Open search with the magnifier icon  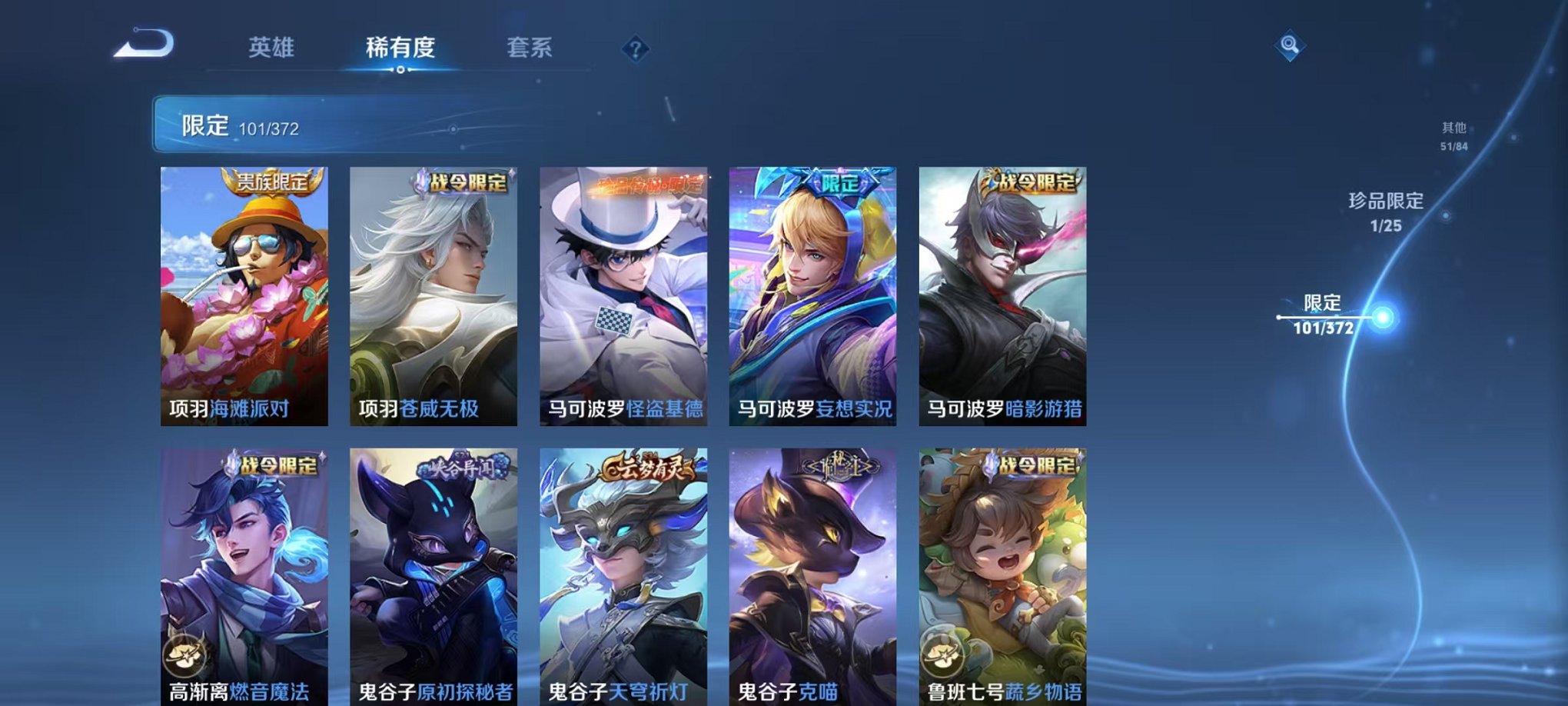(1291, 46)
